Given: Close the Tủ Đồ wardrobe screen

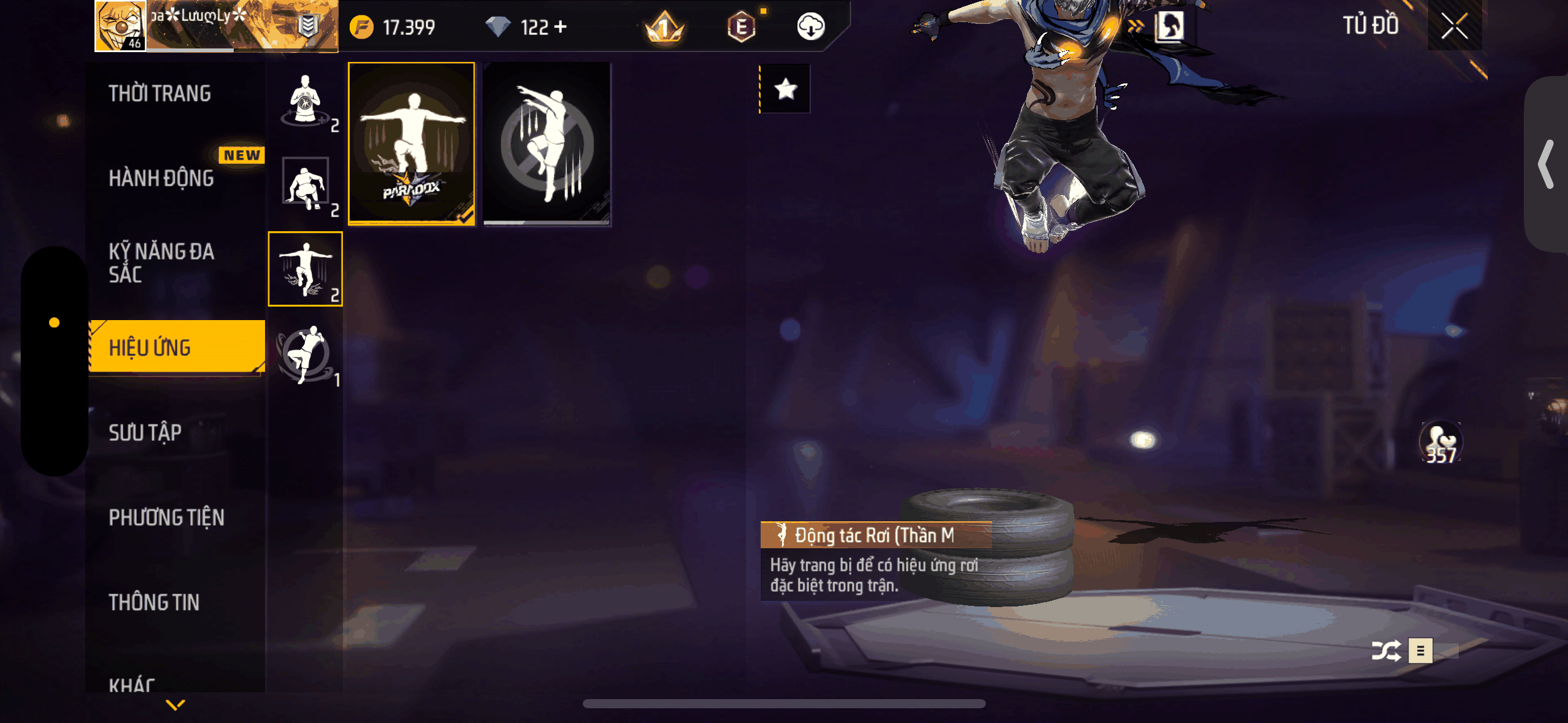Looking at the screenshot, I should [1454, 26].
